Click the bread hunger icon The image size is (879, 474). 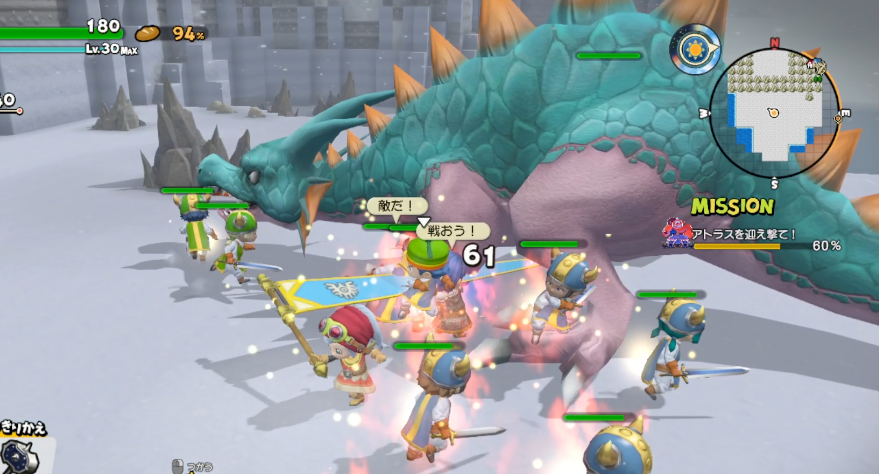149,34
